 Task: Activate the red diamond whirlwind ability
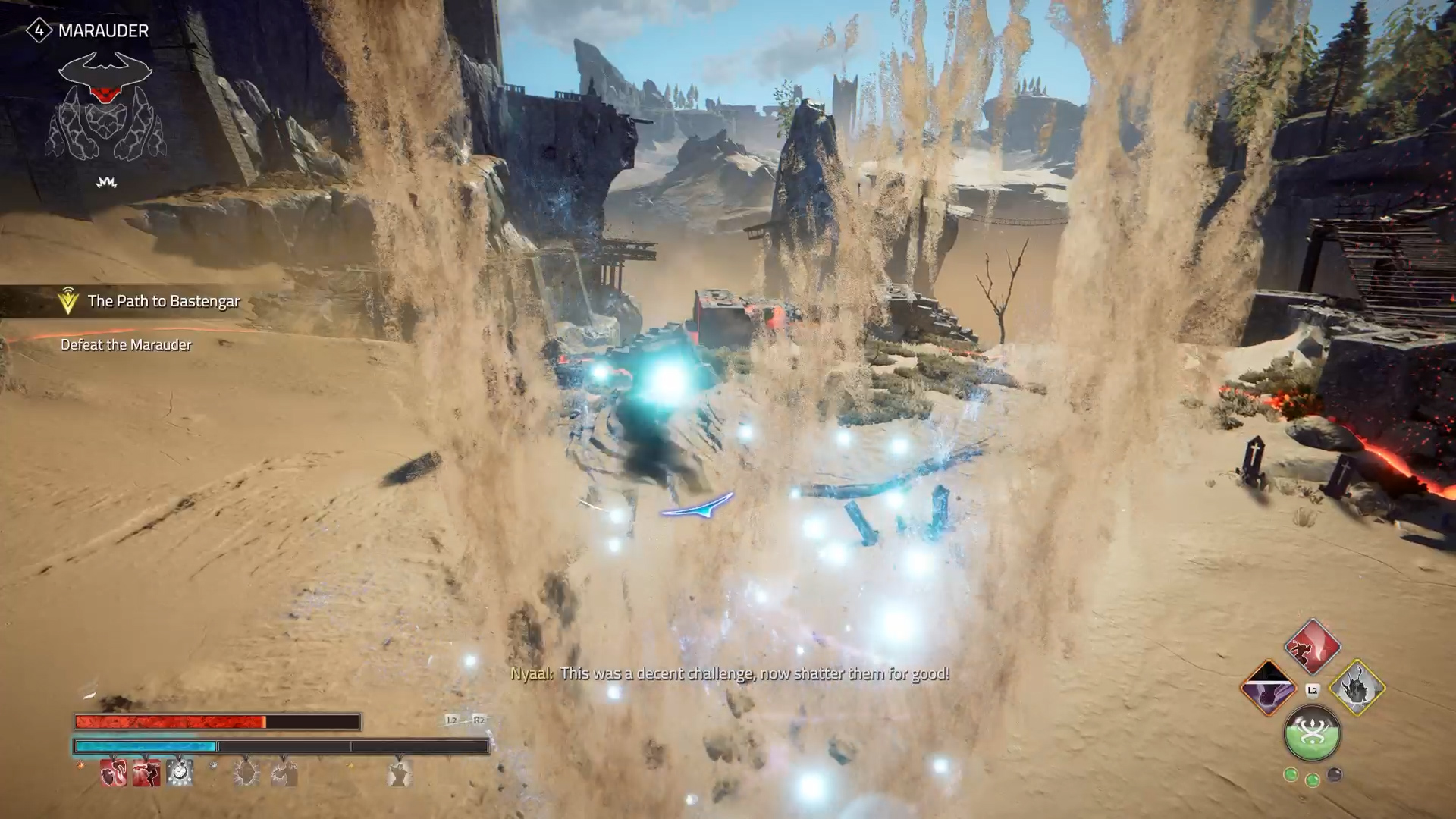coord(1313,647)
